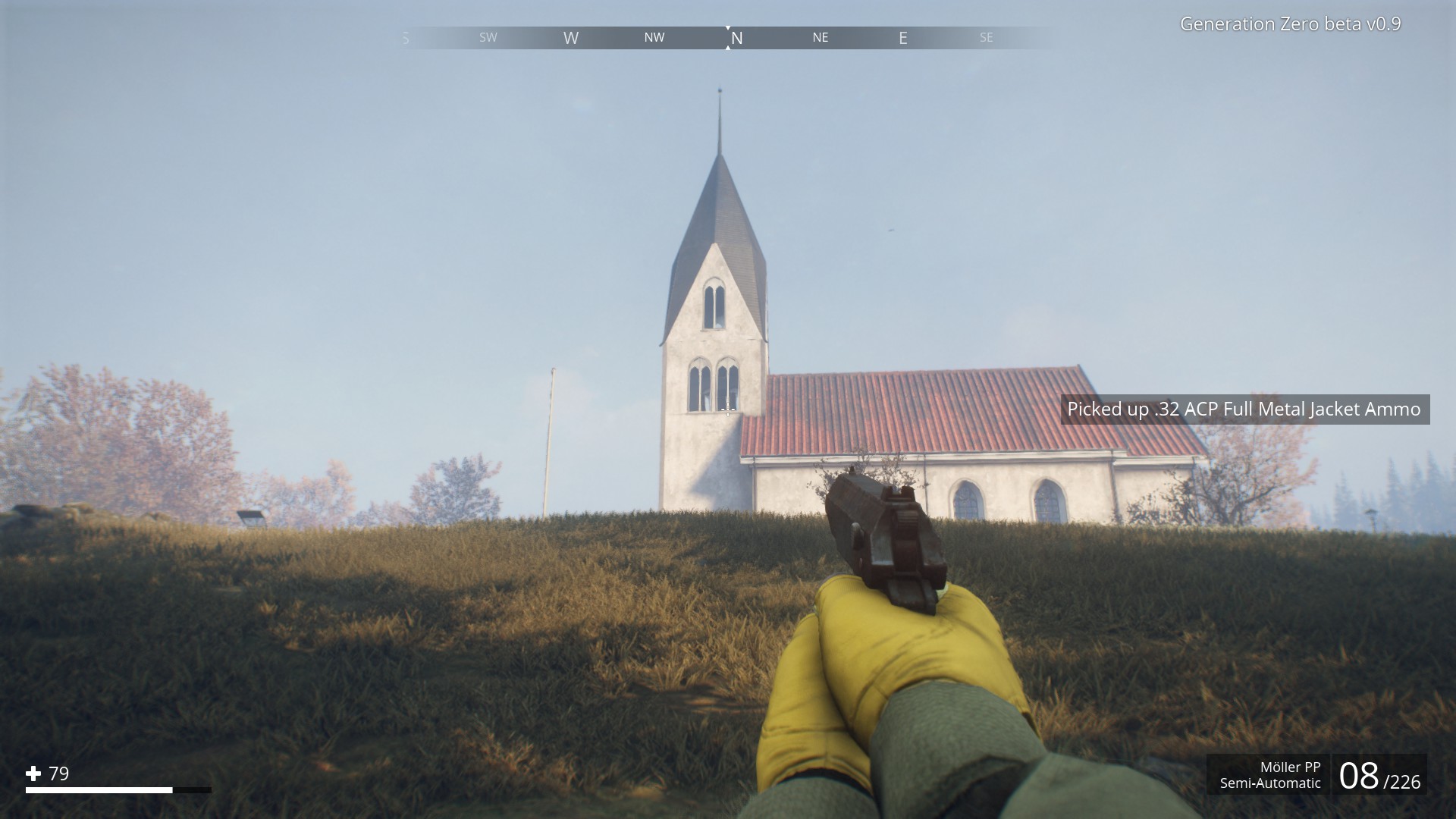The height and width of the screenshot is (819, 1456).
Task: Click the ammo count 08 display
Action: coord(1361,776)
